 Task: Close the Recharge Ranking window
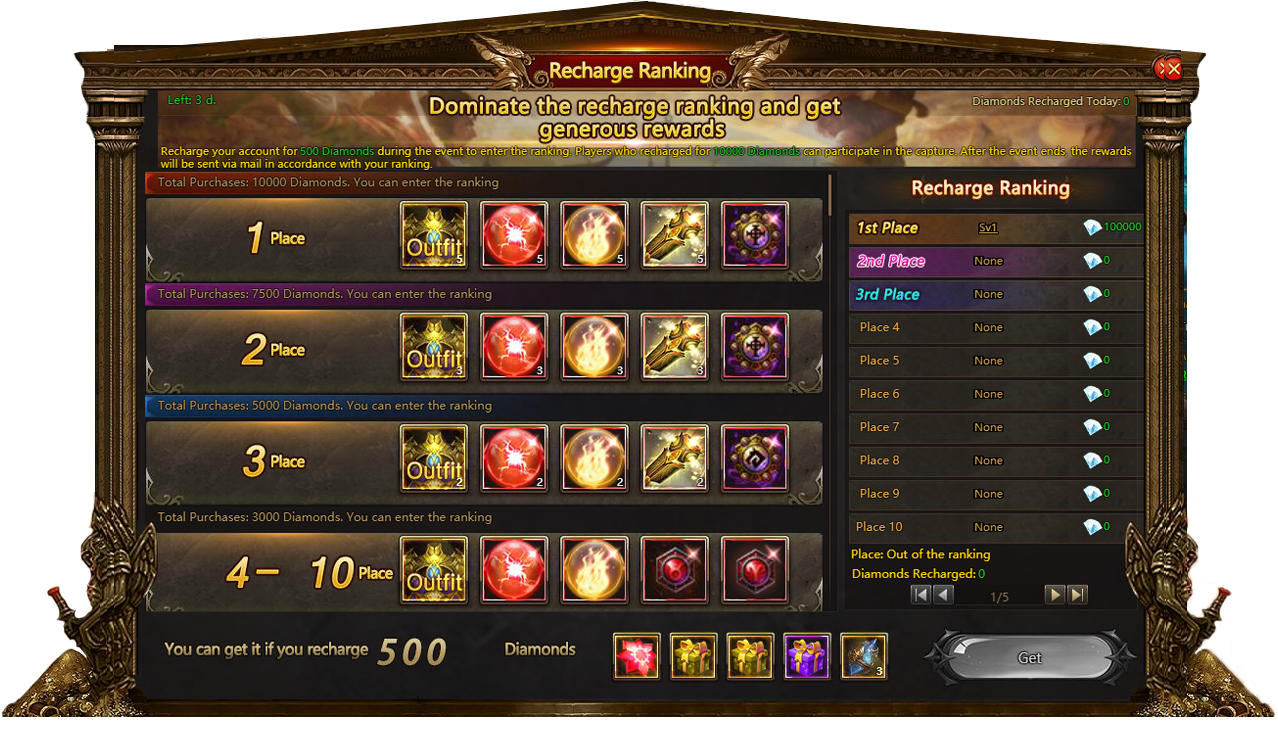(1169, 68)
